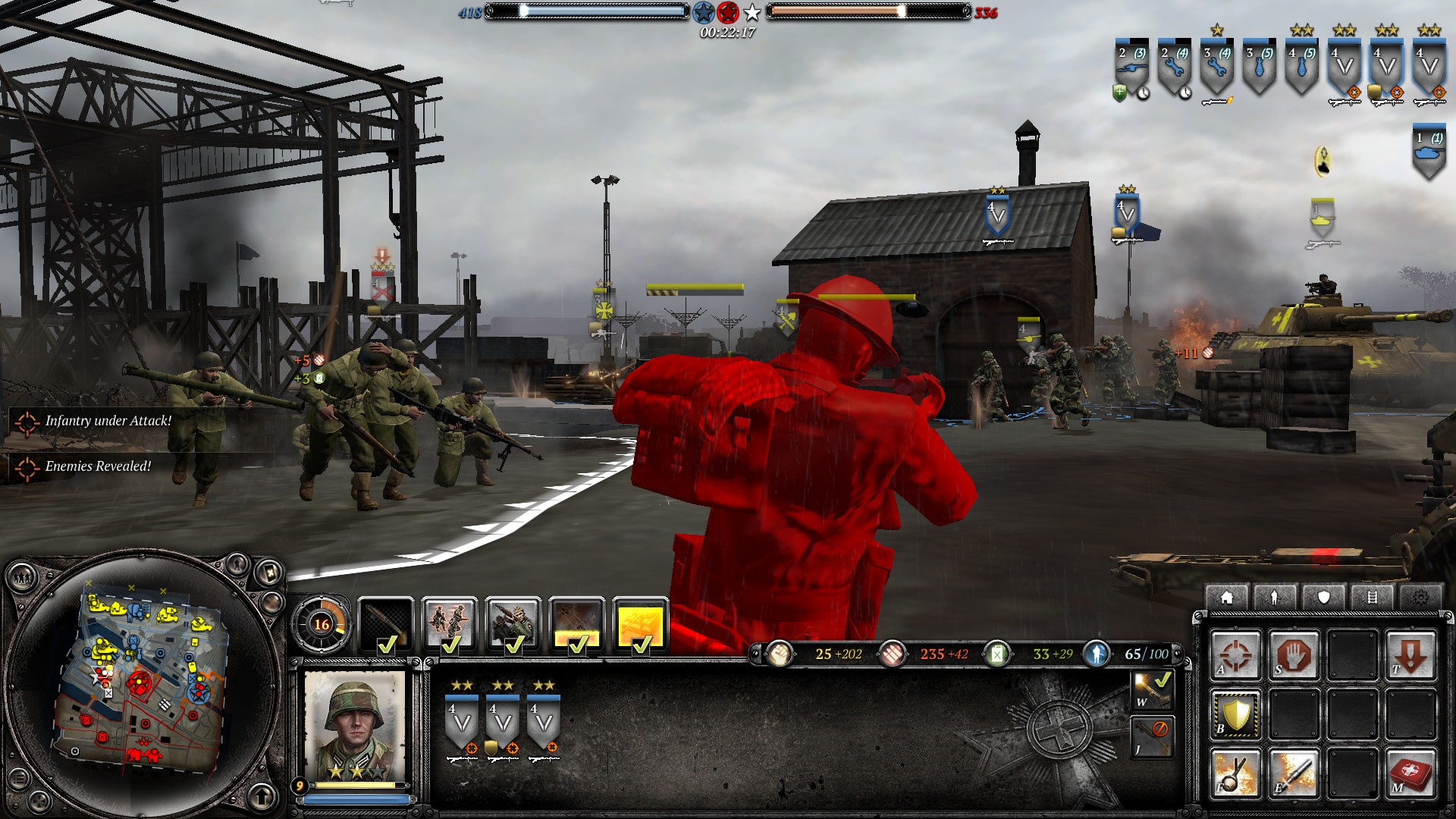Activate the Attack Move crosshair command
This screenshot has height=819, width=1456.
[1235, 654]
